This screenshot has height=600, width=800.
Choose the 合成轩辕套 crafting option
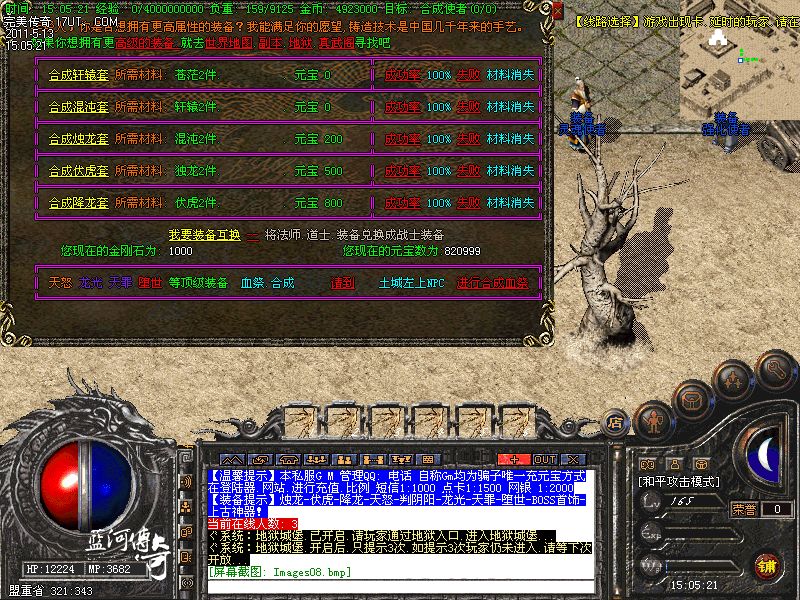coord(79,75)
